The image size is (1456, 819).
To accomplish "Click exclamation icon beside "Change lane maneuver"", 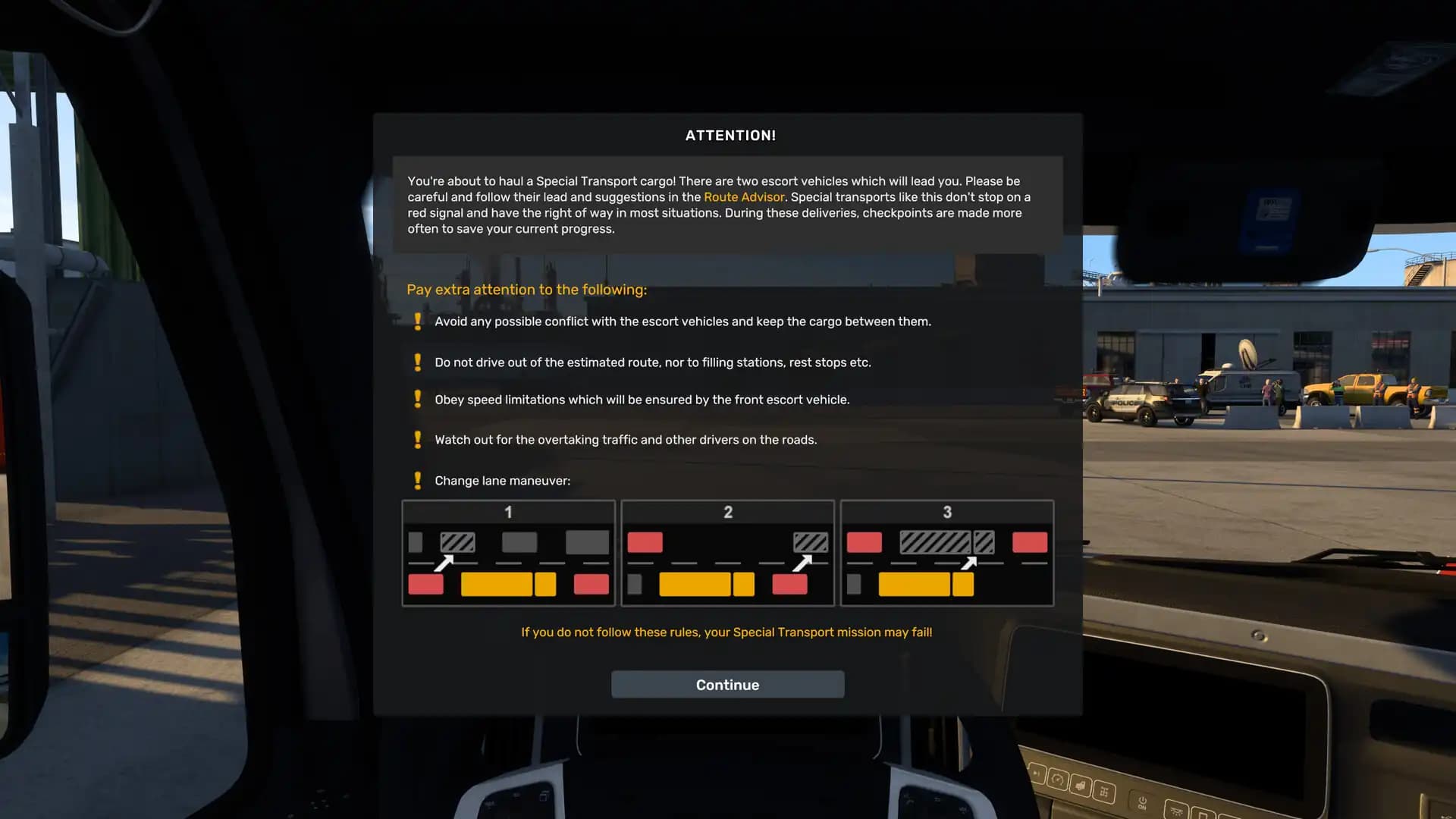I will pyautogui.click(x=417, y=481).
